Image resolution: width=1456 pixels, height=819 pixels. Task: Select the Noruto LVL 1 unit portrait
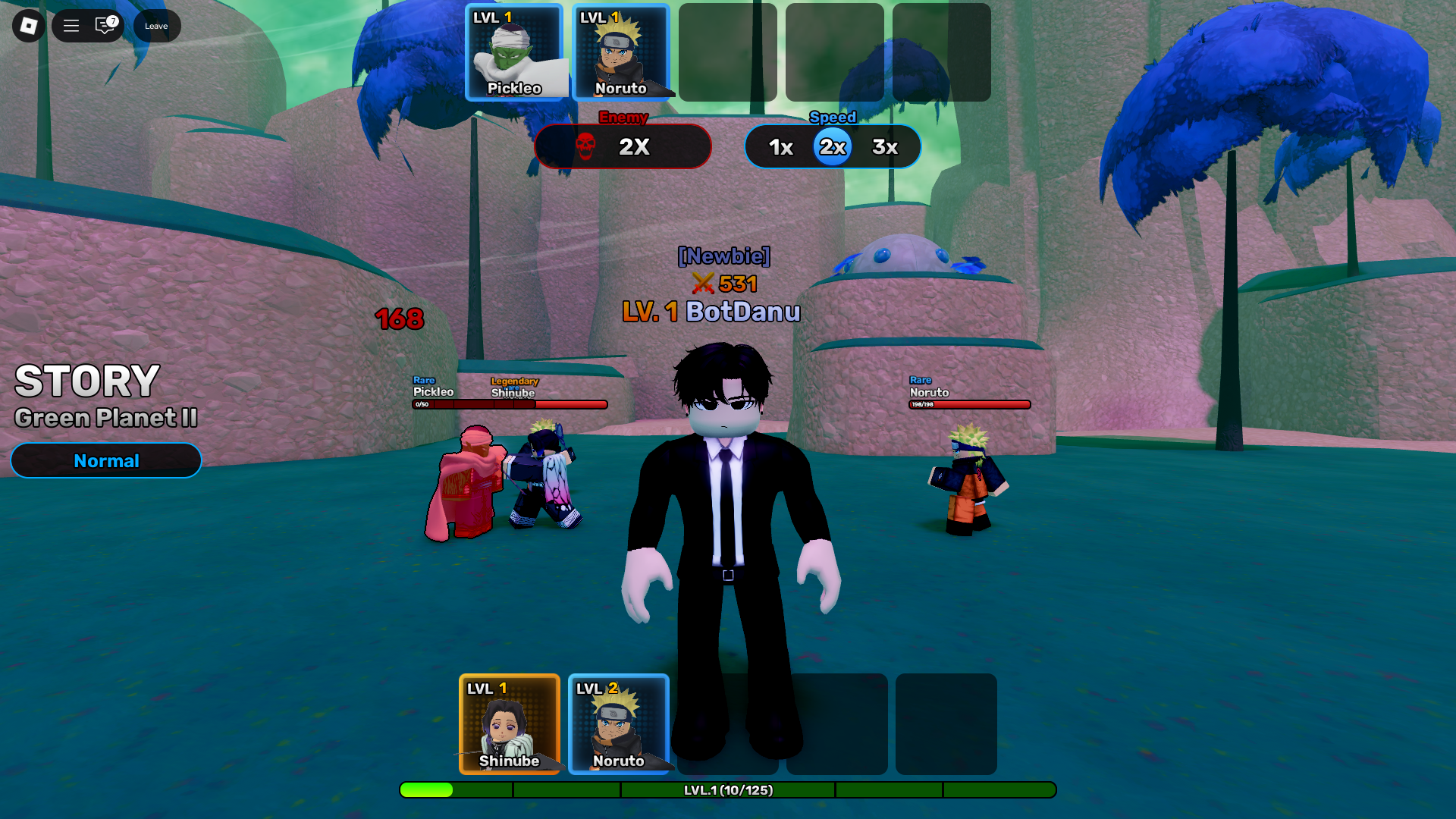click(x=623, y=51)
